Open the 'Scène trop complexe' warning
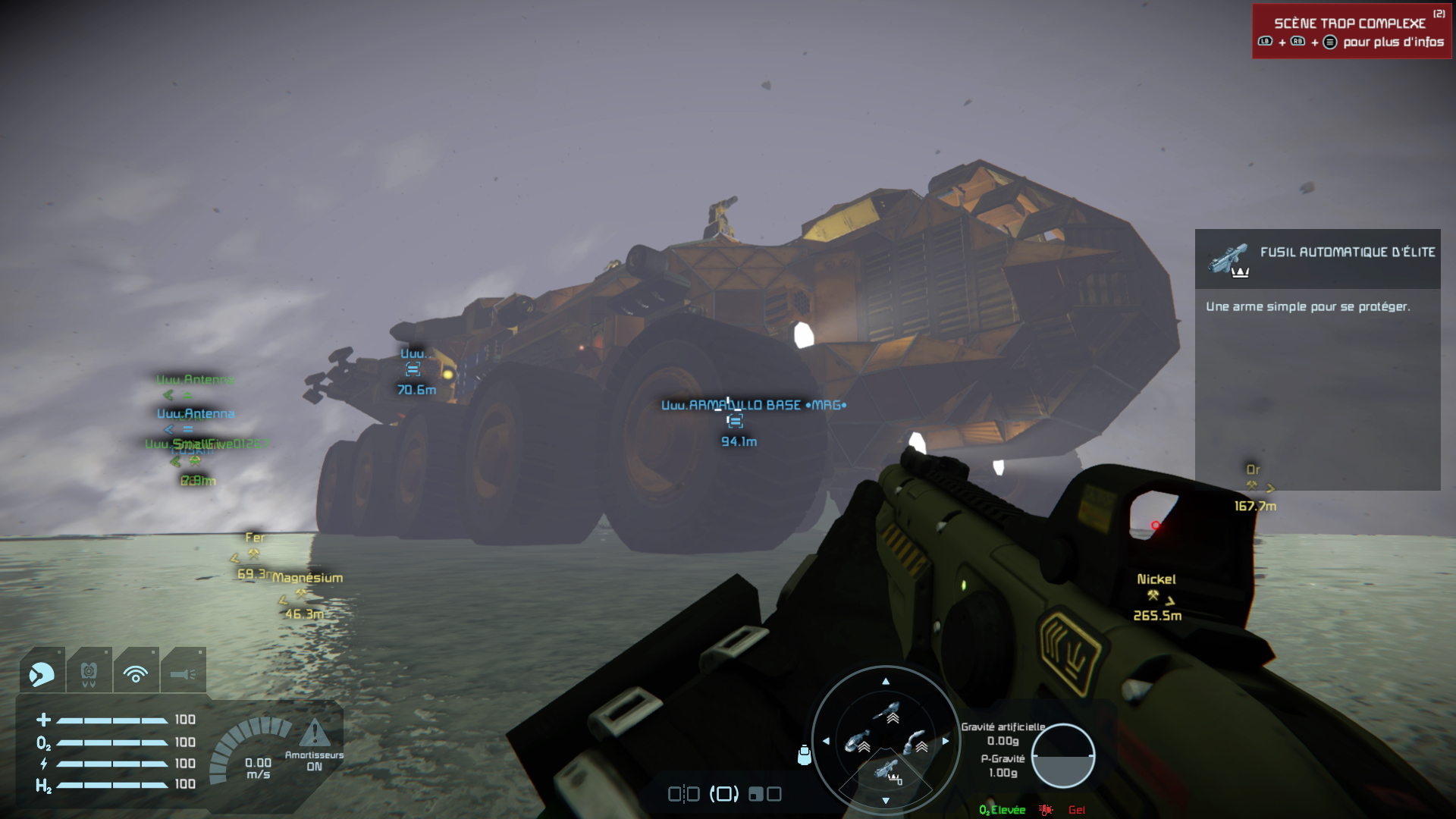 click(x=1351, y=32)
